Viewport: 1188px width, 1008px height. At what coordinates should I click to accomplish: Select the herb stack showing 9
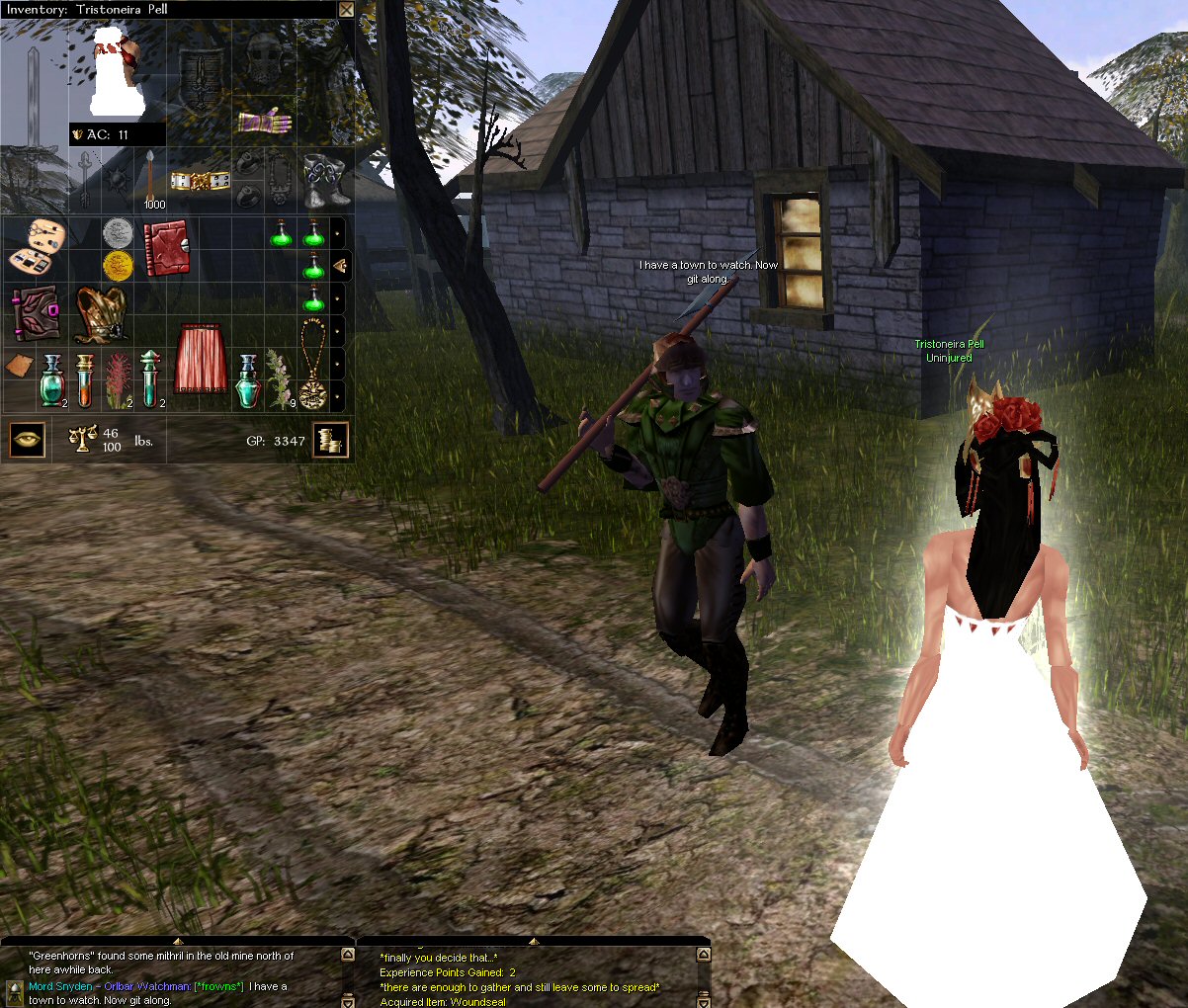coord(280,379)
